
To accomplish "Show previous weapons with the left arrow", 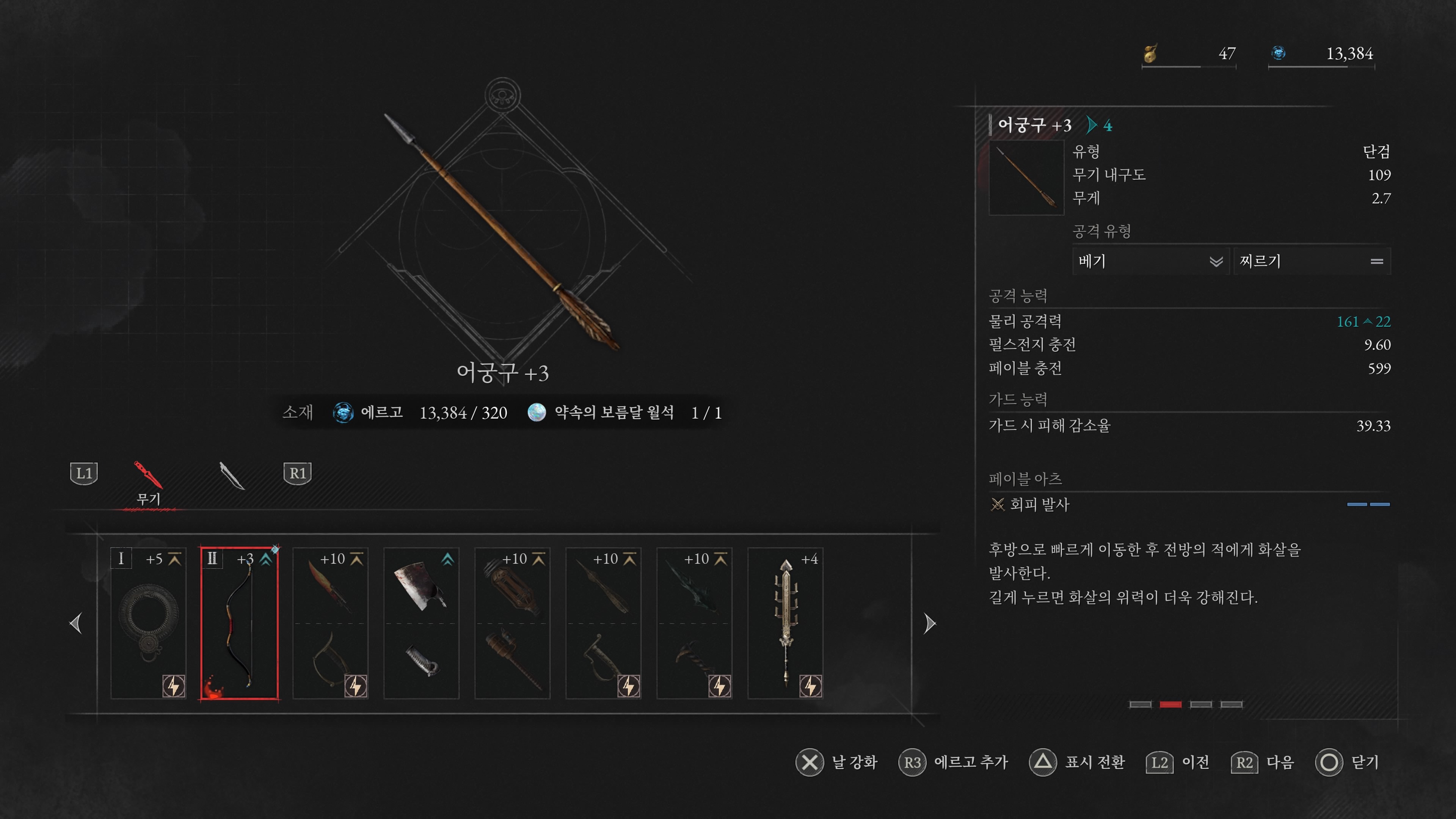I will coord(76,623).
